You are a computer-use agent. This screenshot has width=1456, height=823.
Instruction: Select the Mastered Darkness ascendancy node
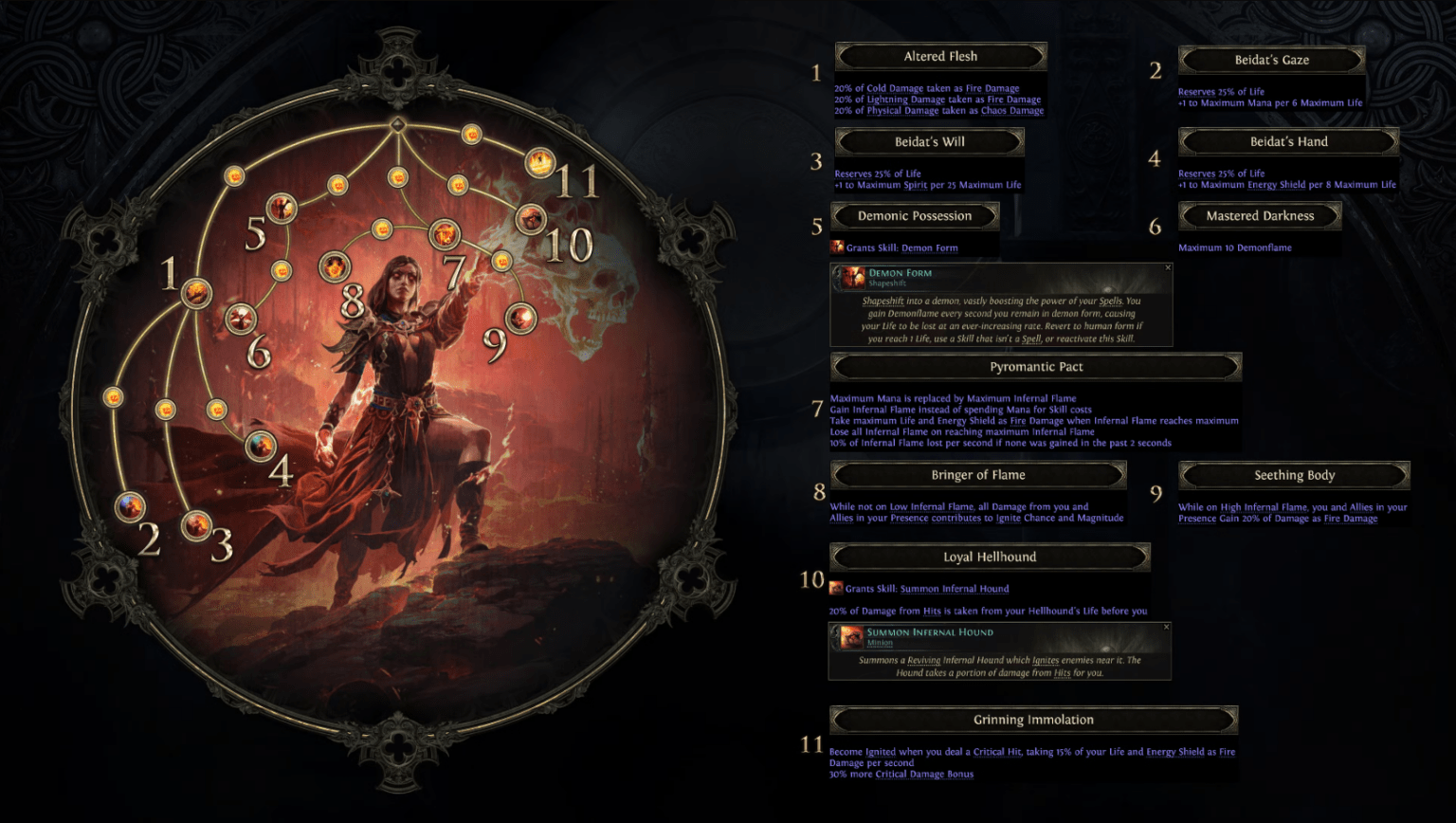point(241,319)
